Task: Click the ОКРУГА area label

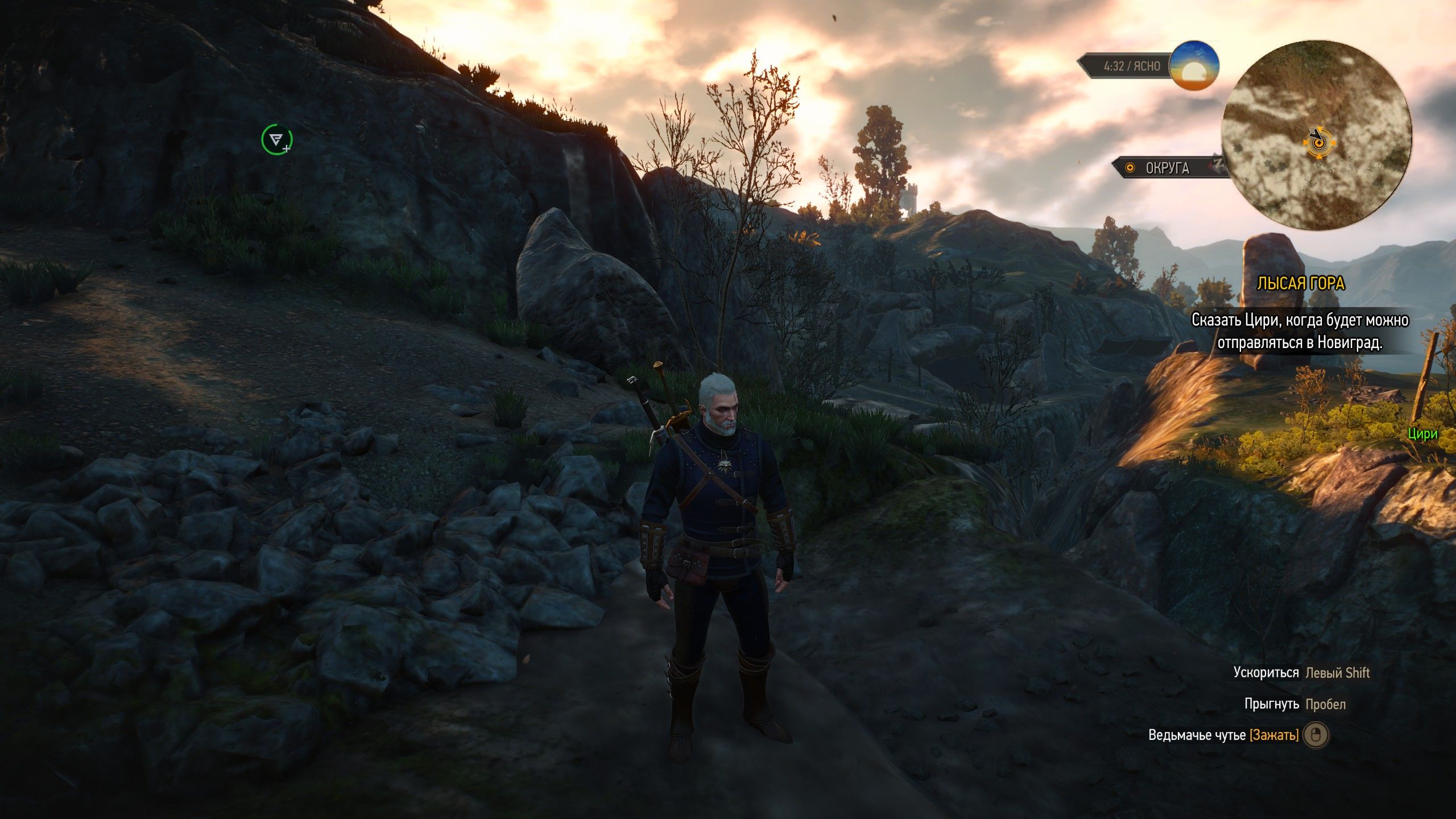Action: pyautogui.click(x=1167, y=168)
